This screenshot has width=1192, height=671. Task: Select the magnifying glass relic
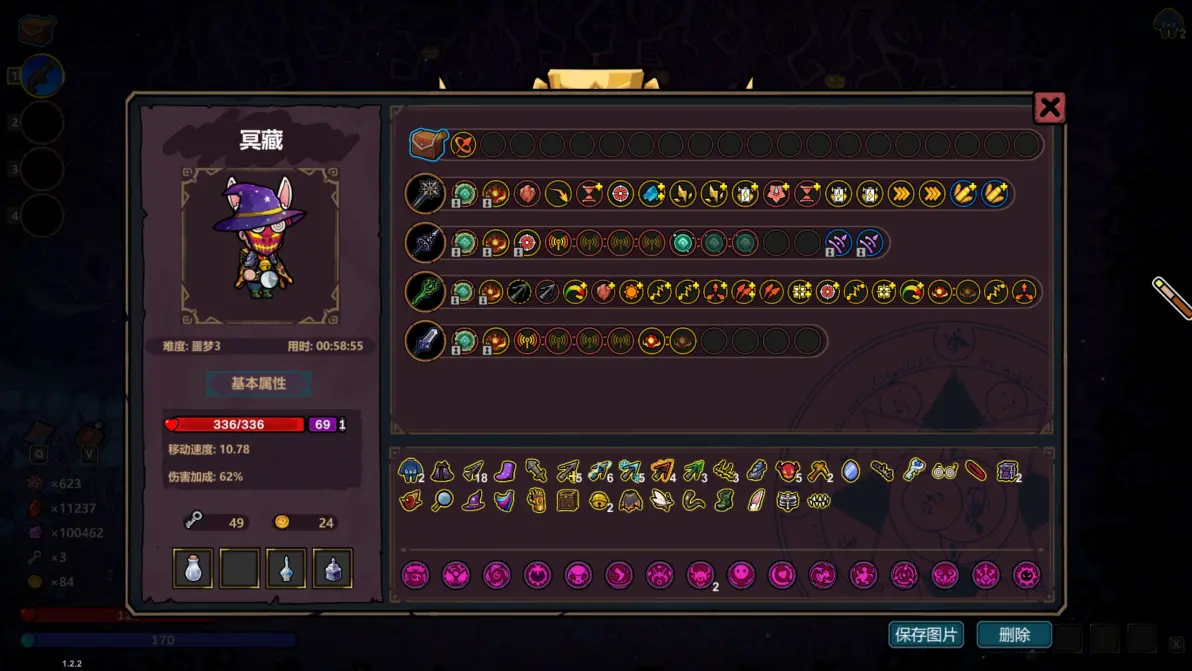click(x=442, y=501)
